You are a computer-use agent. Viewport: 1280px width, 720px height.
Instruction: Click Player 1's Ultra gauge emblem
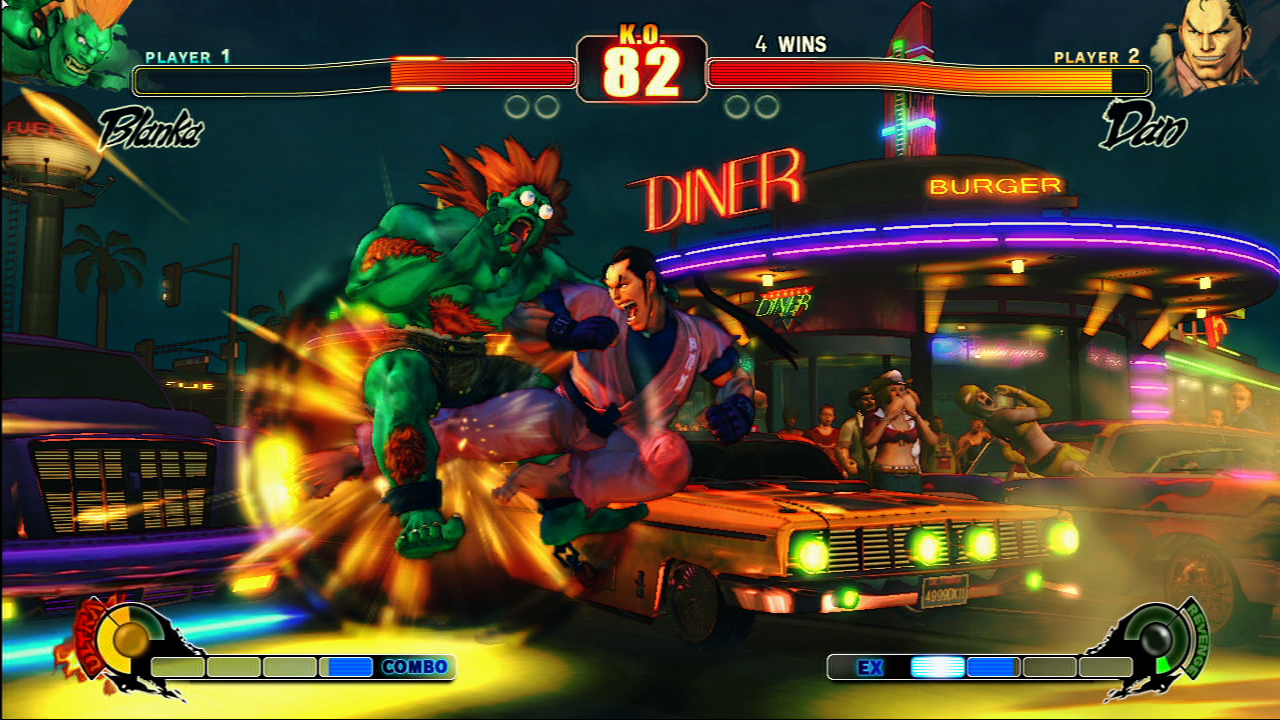pos(128,638)
